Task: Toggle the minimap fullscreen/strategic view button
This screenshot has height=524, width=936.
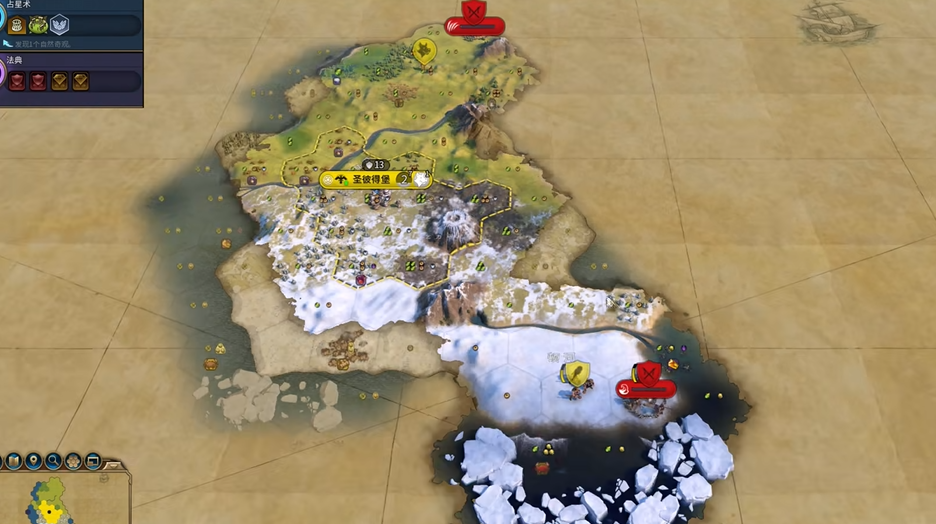Action: tap(93, 461)
